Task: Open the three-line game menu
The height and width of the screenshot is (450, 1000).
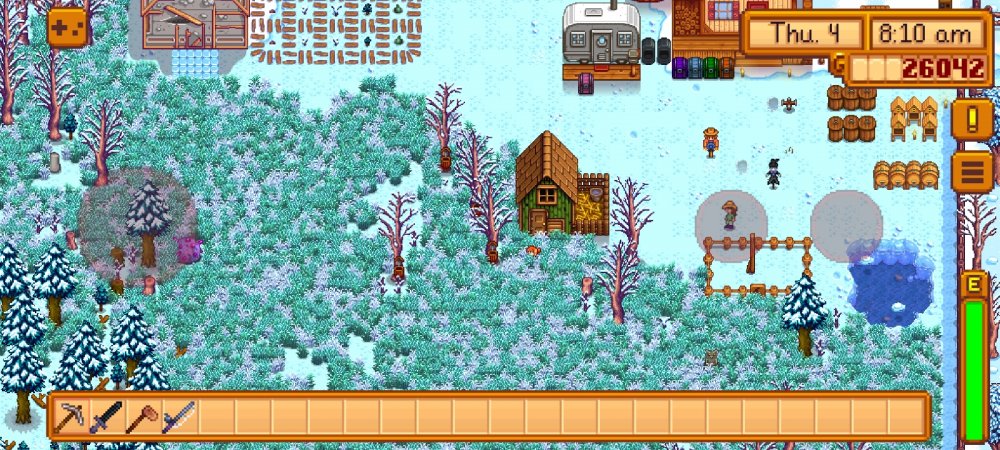Action: tap(970, 172)
